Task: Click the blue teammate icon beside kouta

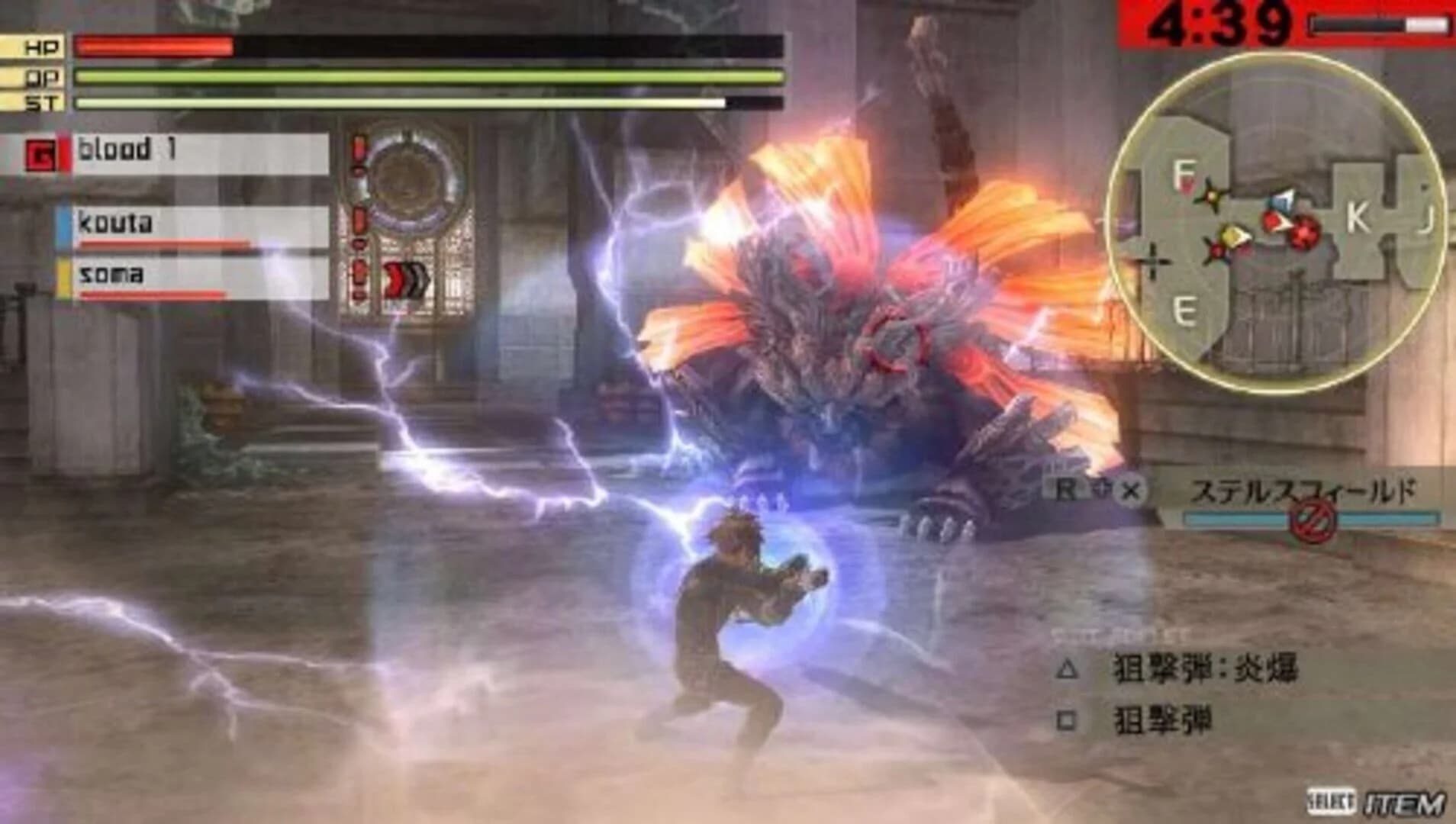Action: click(66, 224)
